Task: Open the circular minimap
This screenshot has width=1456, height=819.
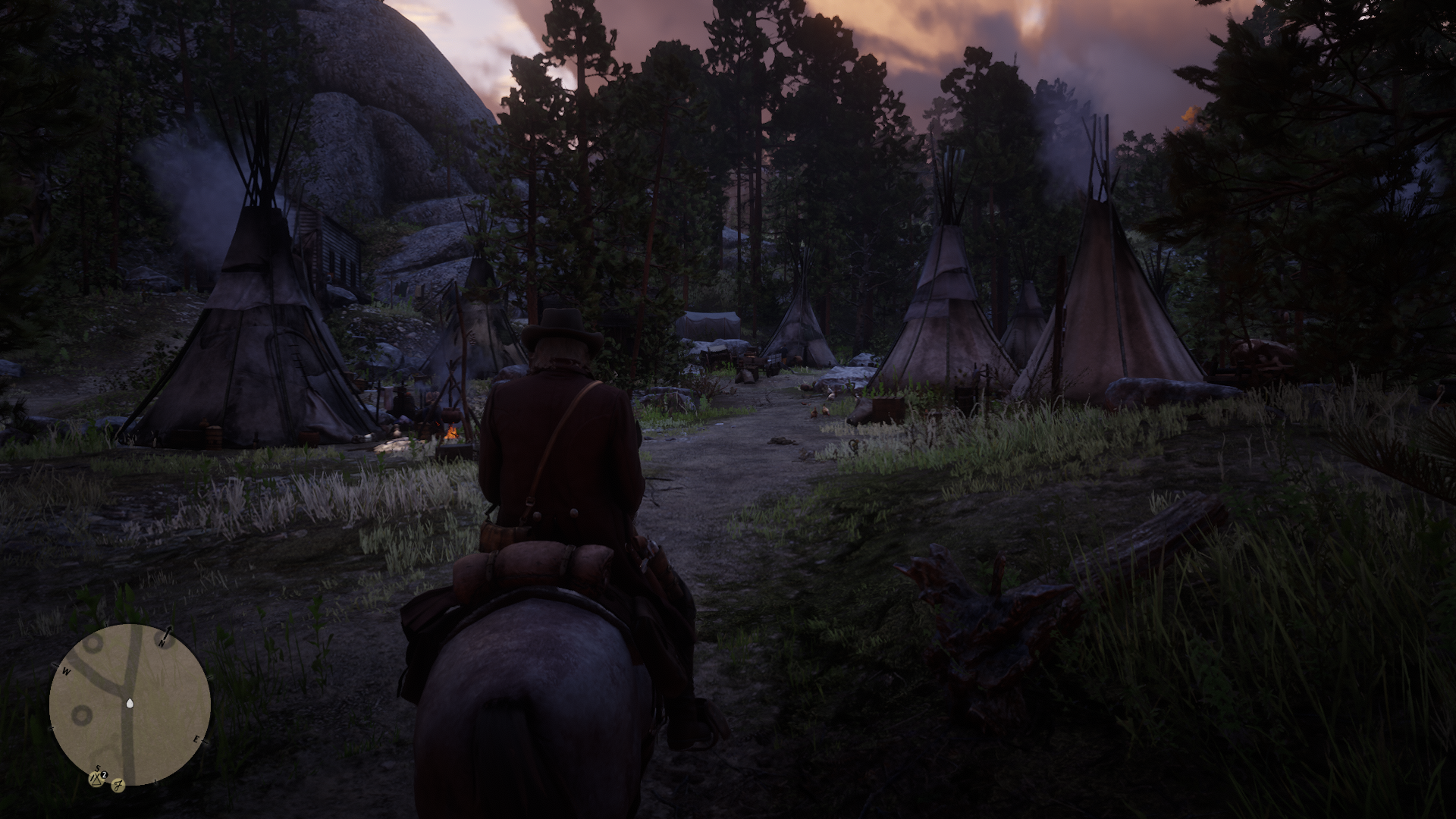Action: [130, 705]
